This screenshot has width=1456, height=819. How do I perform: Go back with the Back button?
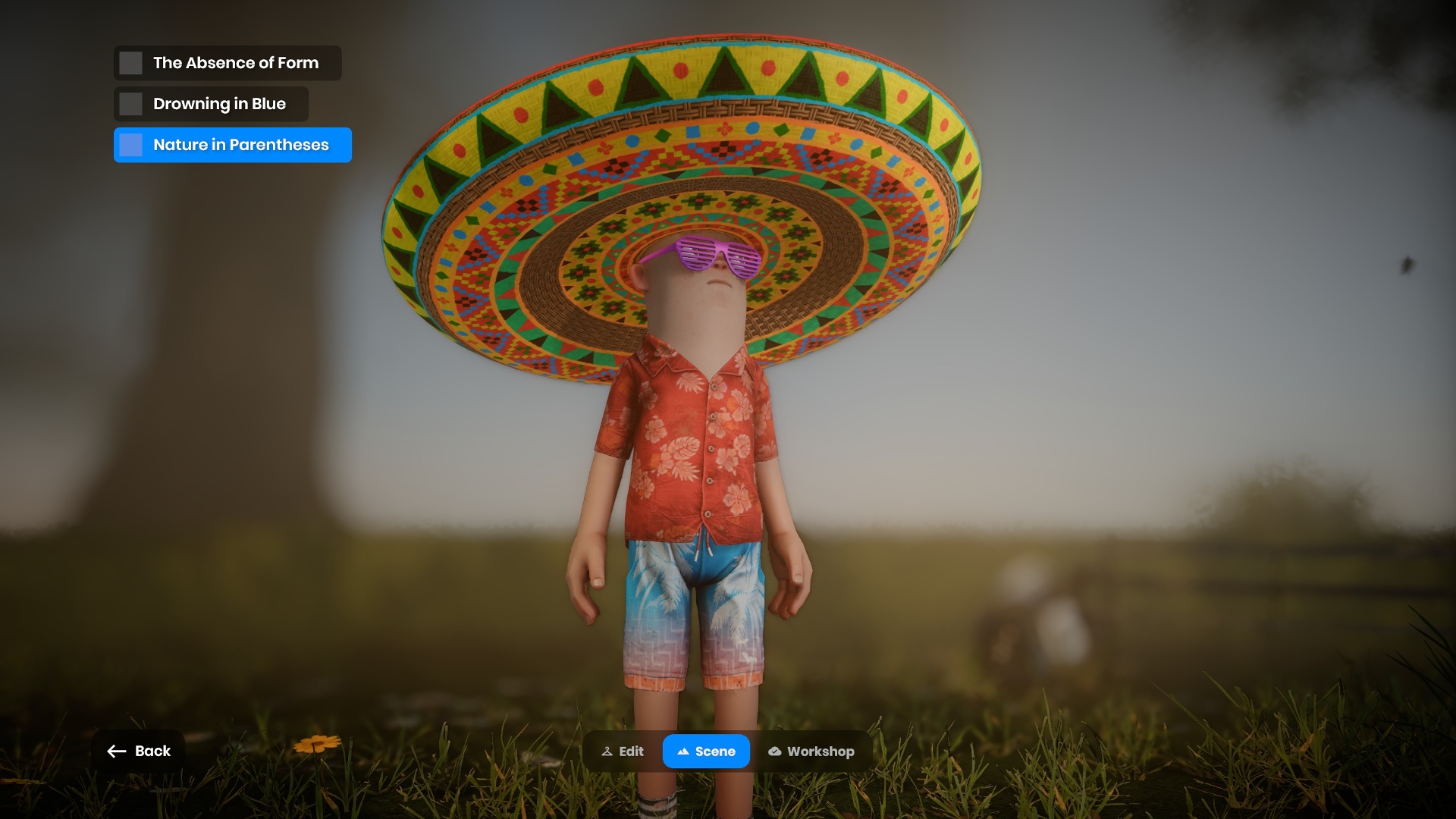(x=139, y=751)
